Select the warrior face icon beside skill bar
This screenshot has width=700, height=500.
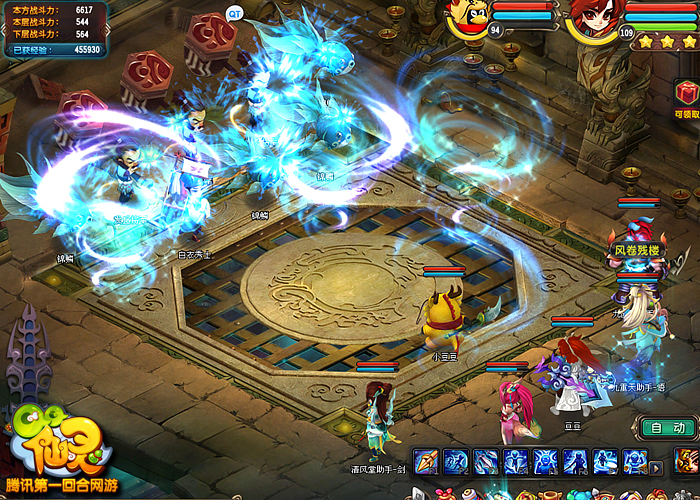tap(686, 462)
